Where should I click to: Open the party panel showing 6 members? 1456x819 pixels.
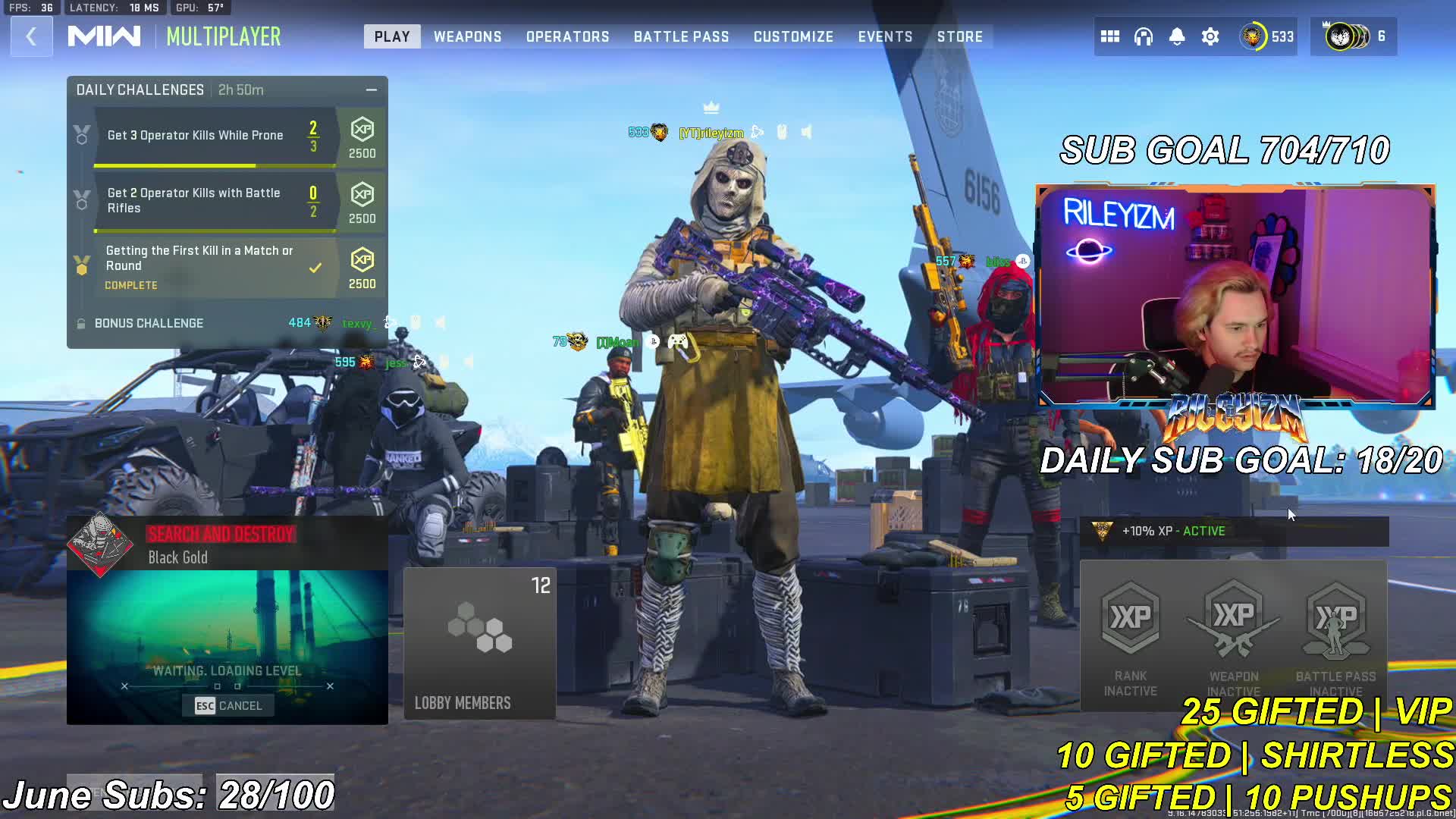(x=1354, y=36)
